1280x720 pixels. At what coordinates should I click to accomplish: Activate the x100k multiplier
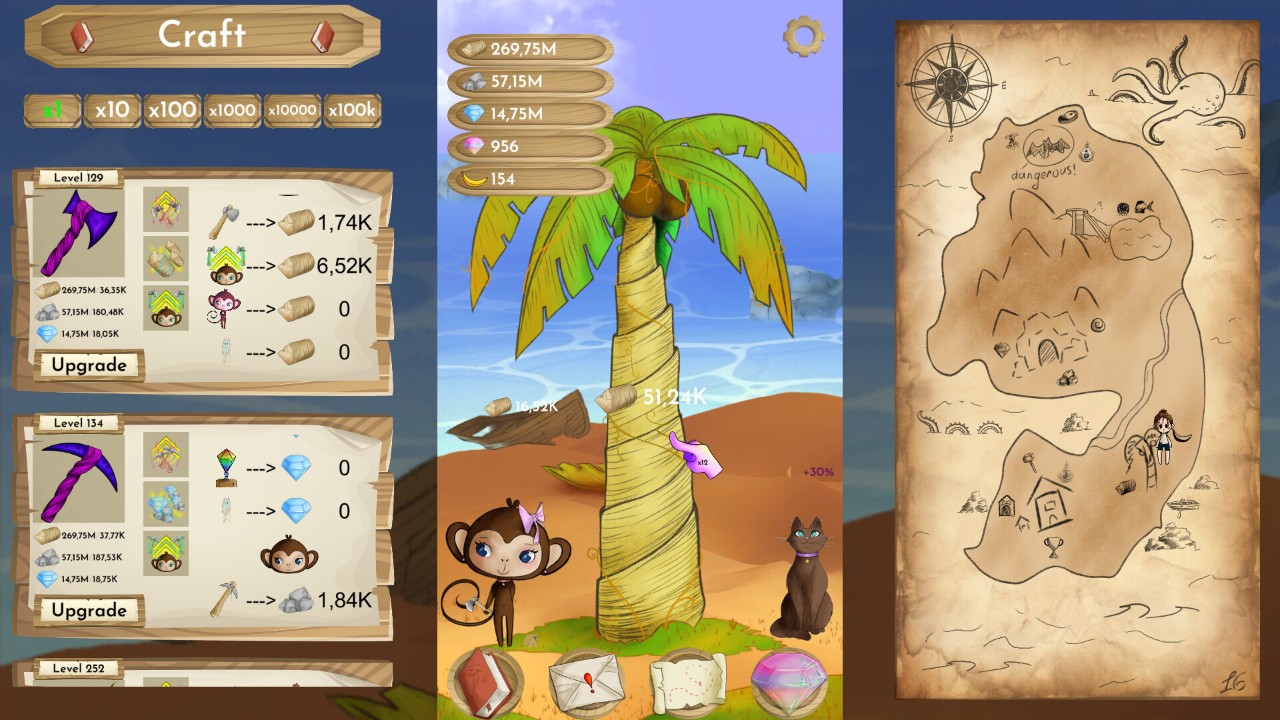pyautogui.click(x=352, y=110)
